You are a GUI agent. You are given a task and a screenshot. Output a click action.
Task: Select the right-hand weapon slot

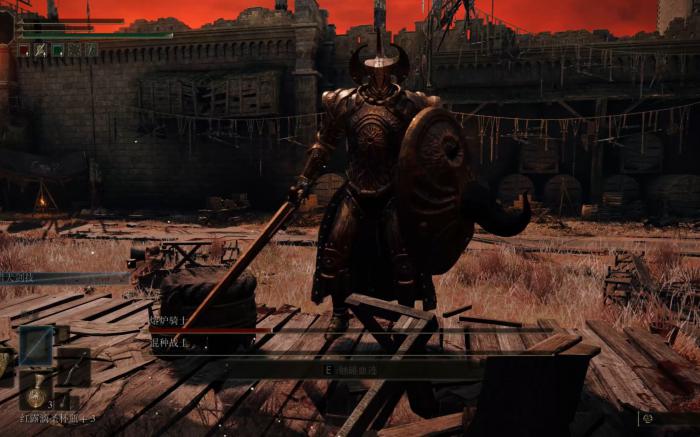click(75, 367)
